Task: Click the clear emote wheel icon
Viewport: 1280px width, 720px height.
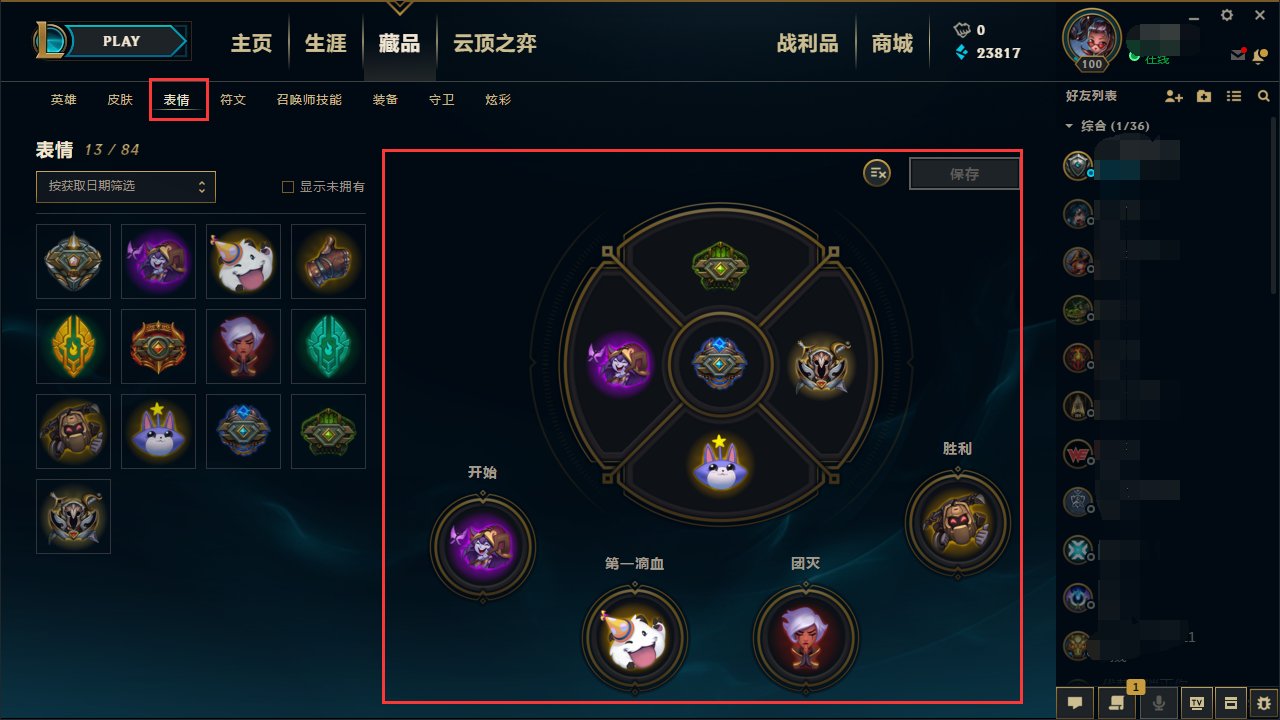Action: click(x=877, y=173)
